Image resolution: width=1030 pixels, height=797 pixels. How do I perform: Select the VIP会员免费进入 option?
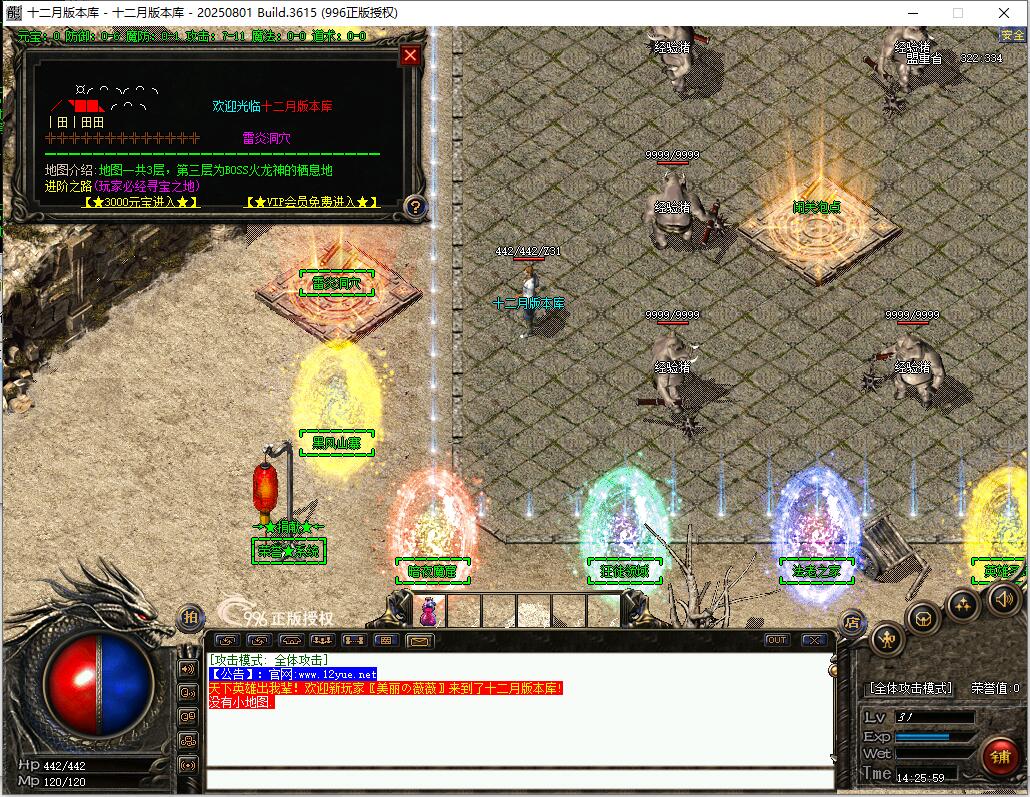(311, 202)
